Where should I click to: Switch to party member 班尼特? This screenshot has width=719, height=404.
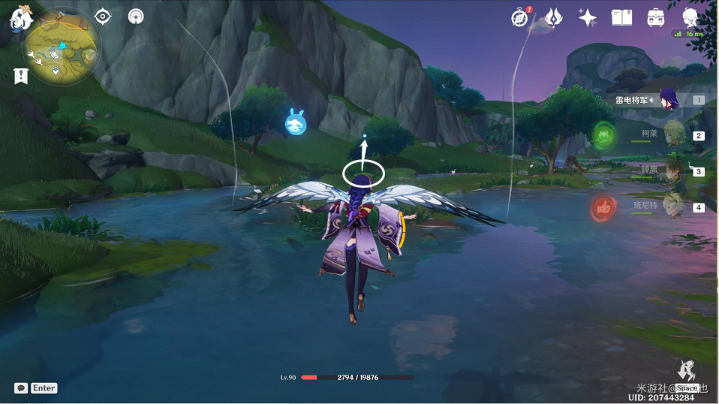click(x=673, y=206)
